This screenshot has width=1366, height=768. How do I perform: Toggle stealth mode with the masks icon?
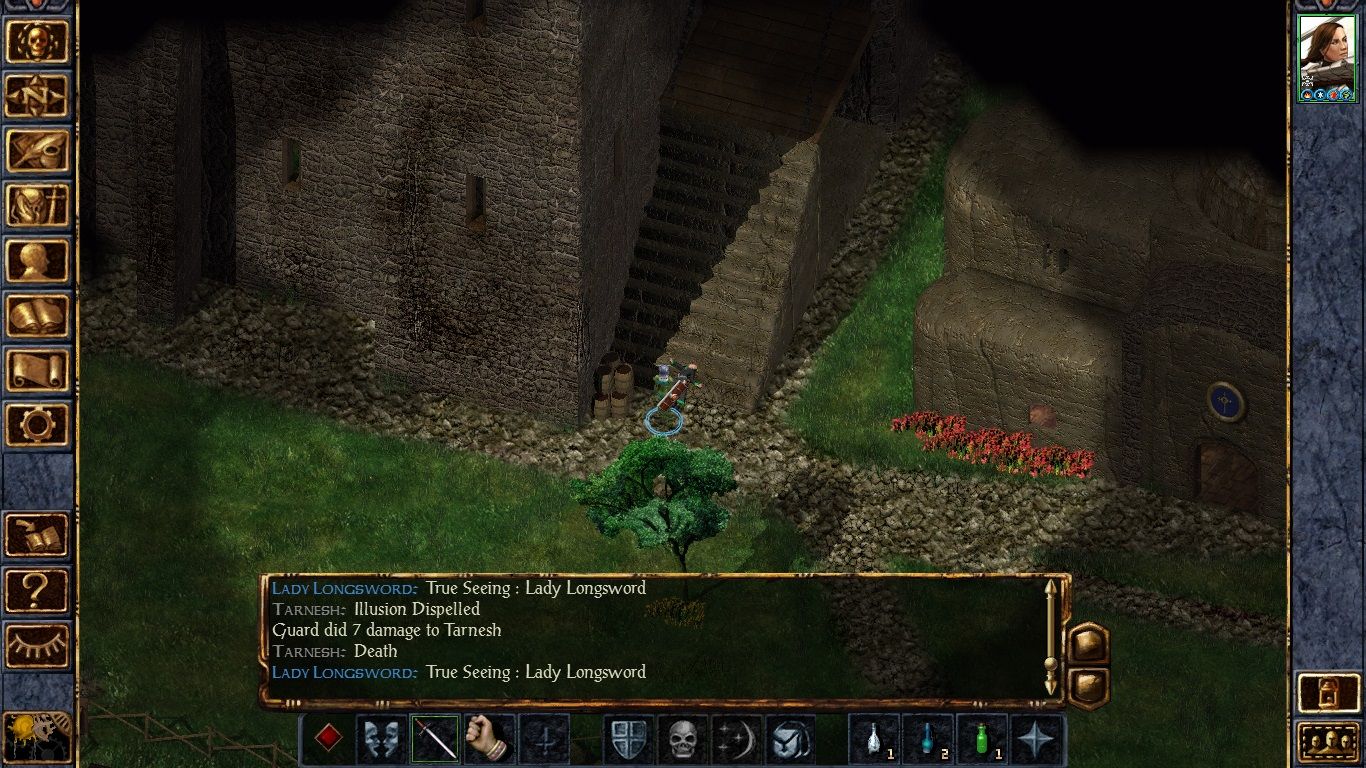pos(380,738)
